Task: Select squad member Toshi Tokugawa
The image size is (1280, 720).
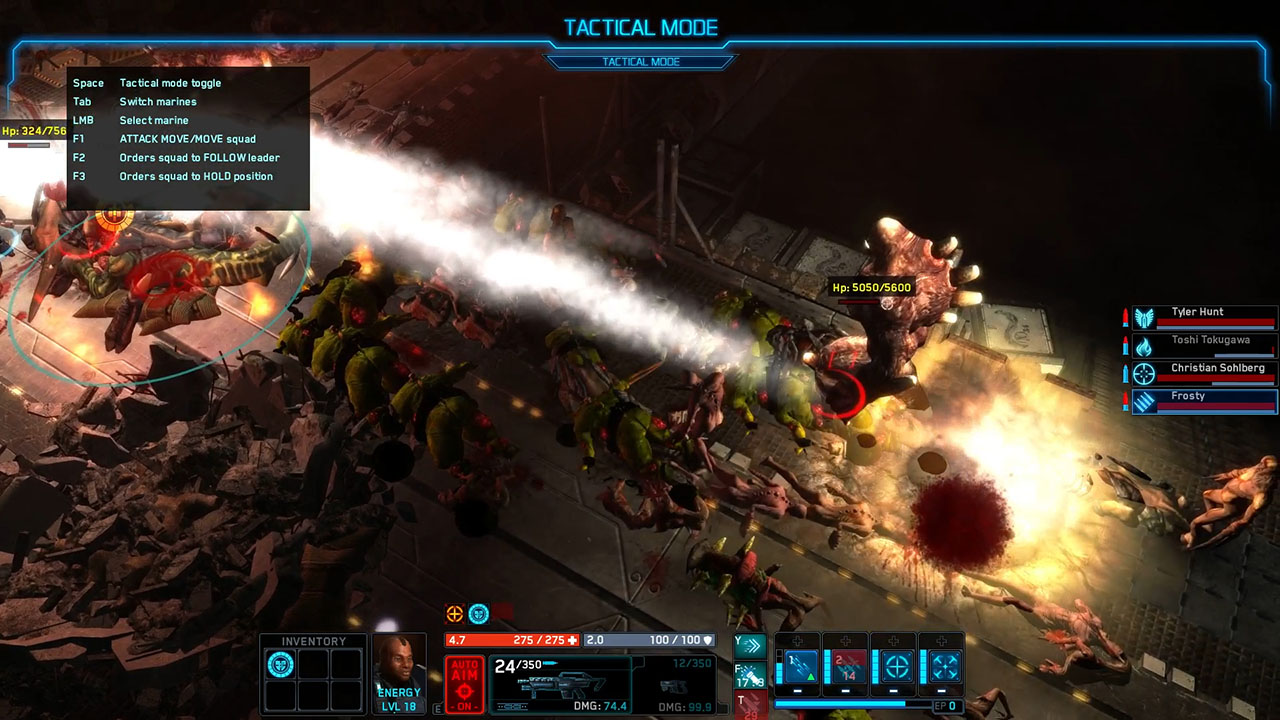Action: [1204, 345]
